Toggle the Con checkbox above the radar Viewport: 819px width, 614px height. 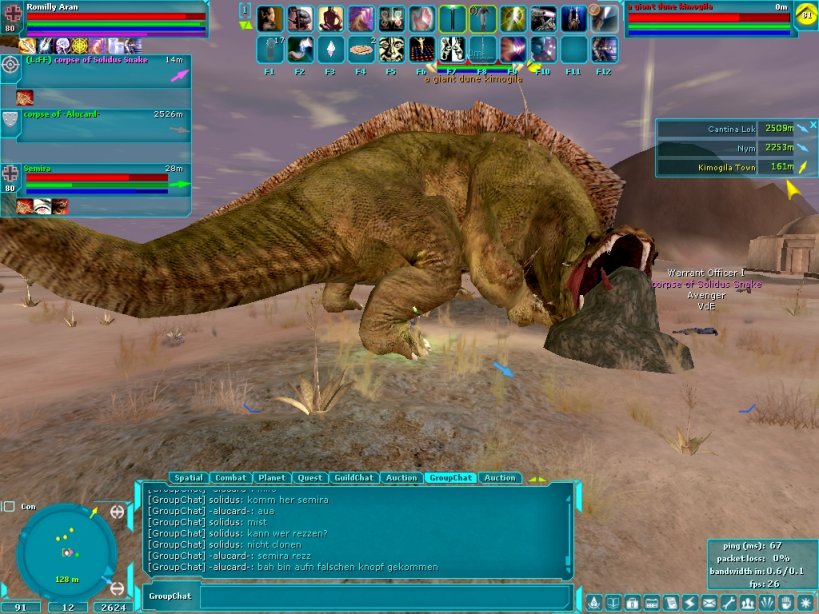[x=8, y=506]
